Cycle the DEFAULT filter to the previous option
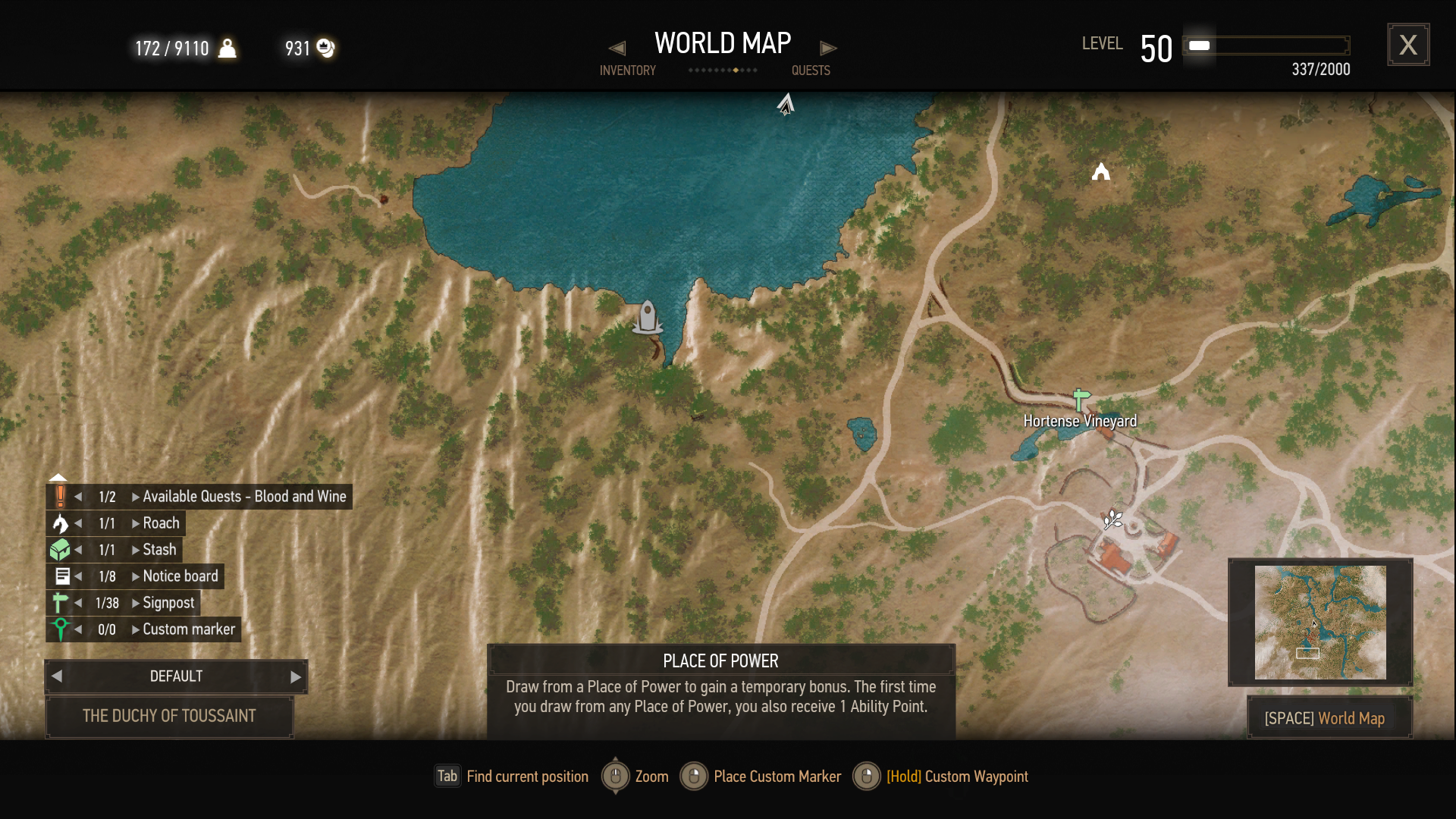The width and height of the screenshot is (1456, 819). click(x=57, y=676)
